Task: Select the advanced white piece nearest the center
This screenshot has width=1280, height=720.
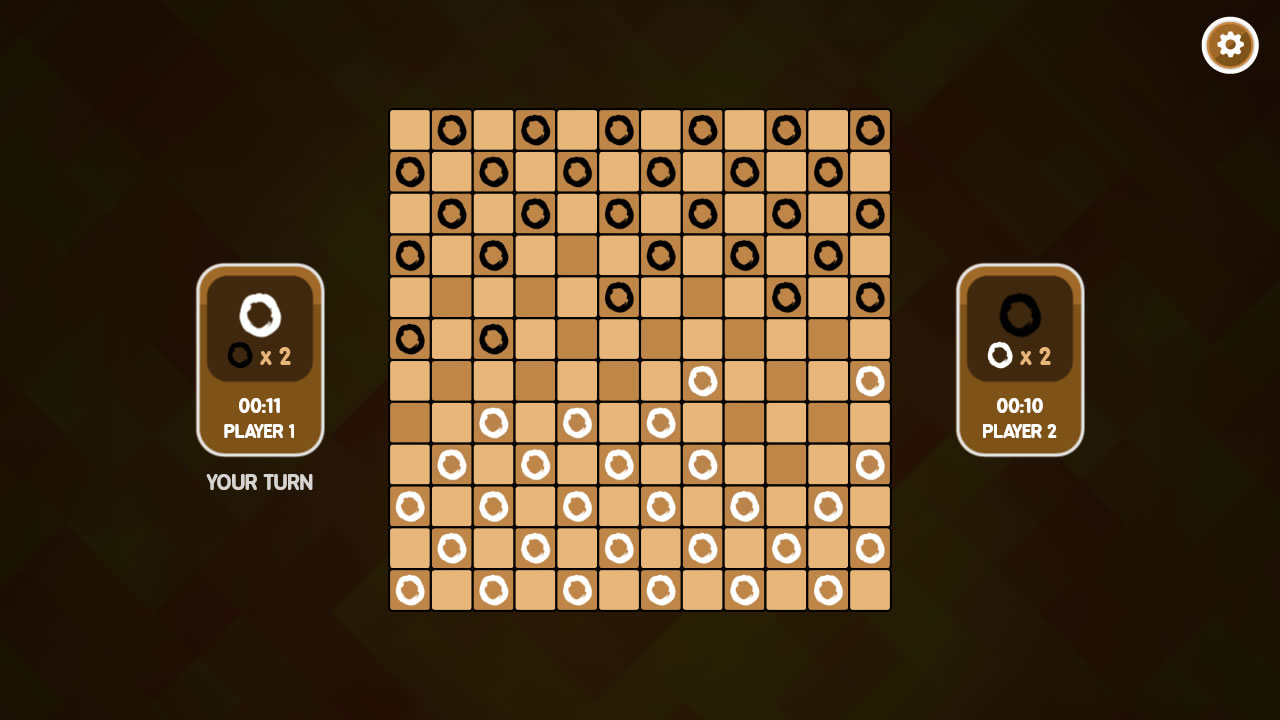Action: pos(703,380)
